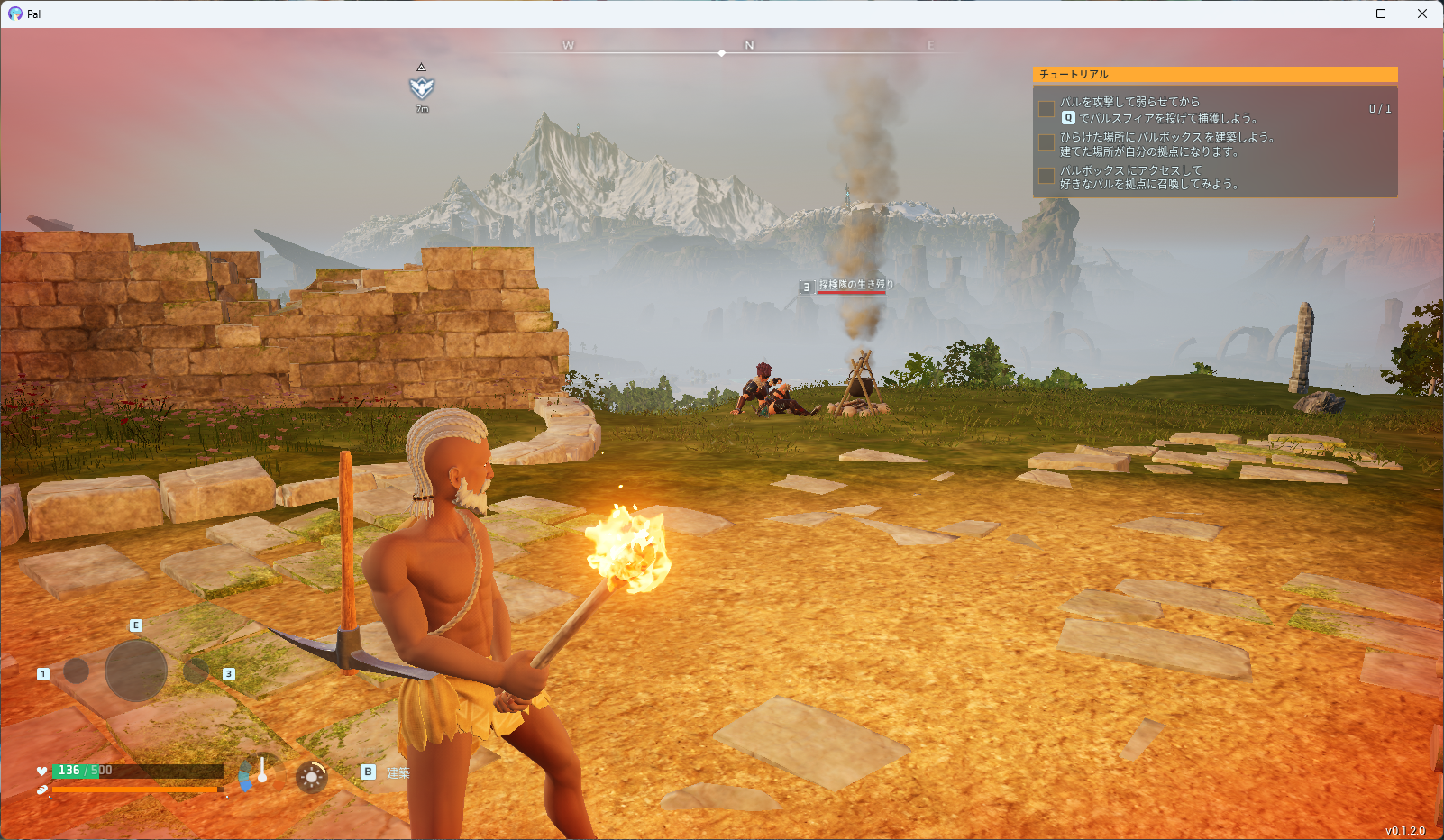This screenshot has width=1444, height=840.
Task: Mark the summon Pal at base objective checkbox
Action: click(1046, 176)
